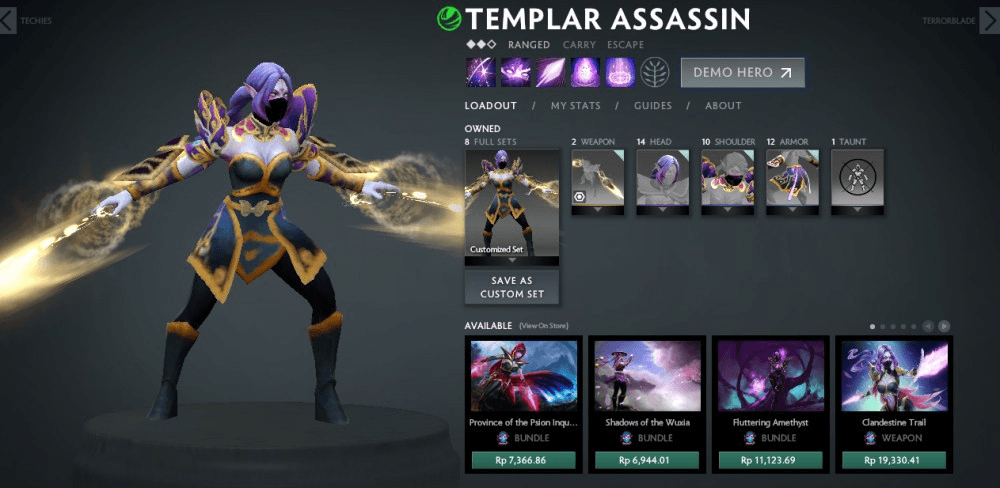The width and height of the screenshot is (1000, 488).
Task: Open the Guides tab
Action: 651,106
